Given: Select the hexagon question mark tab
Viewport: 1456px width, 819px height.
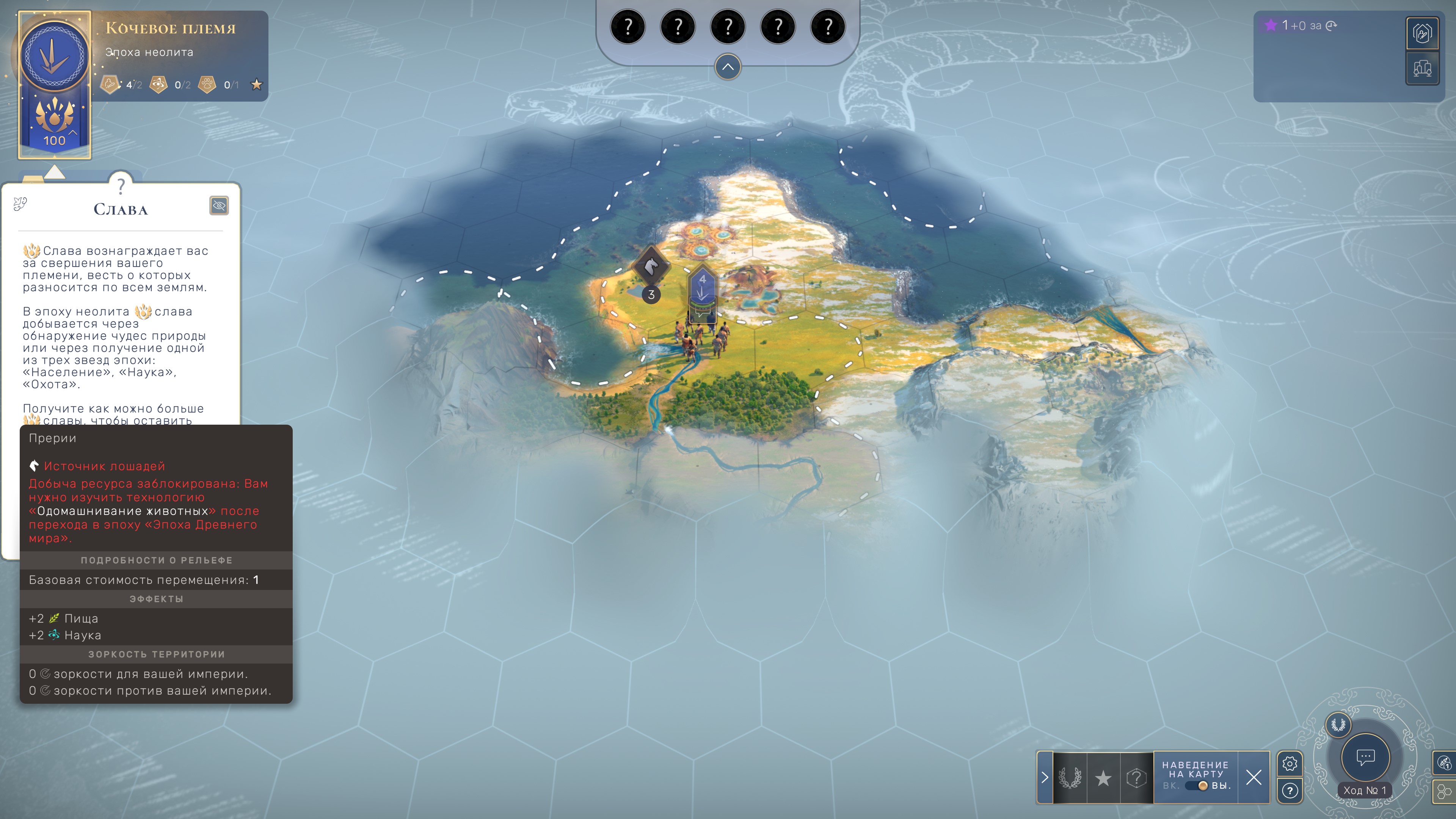Looking at the screenshot, I should point(1136,778).
